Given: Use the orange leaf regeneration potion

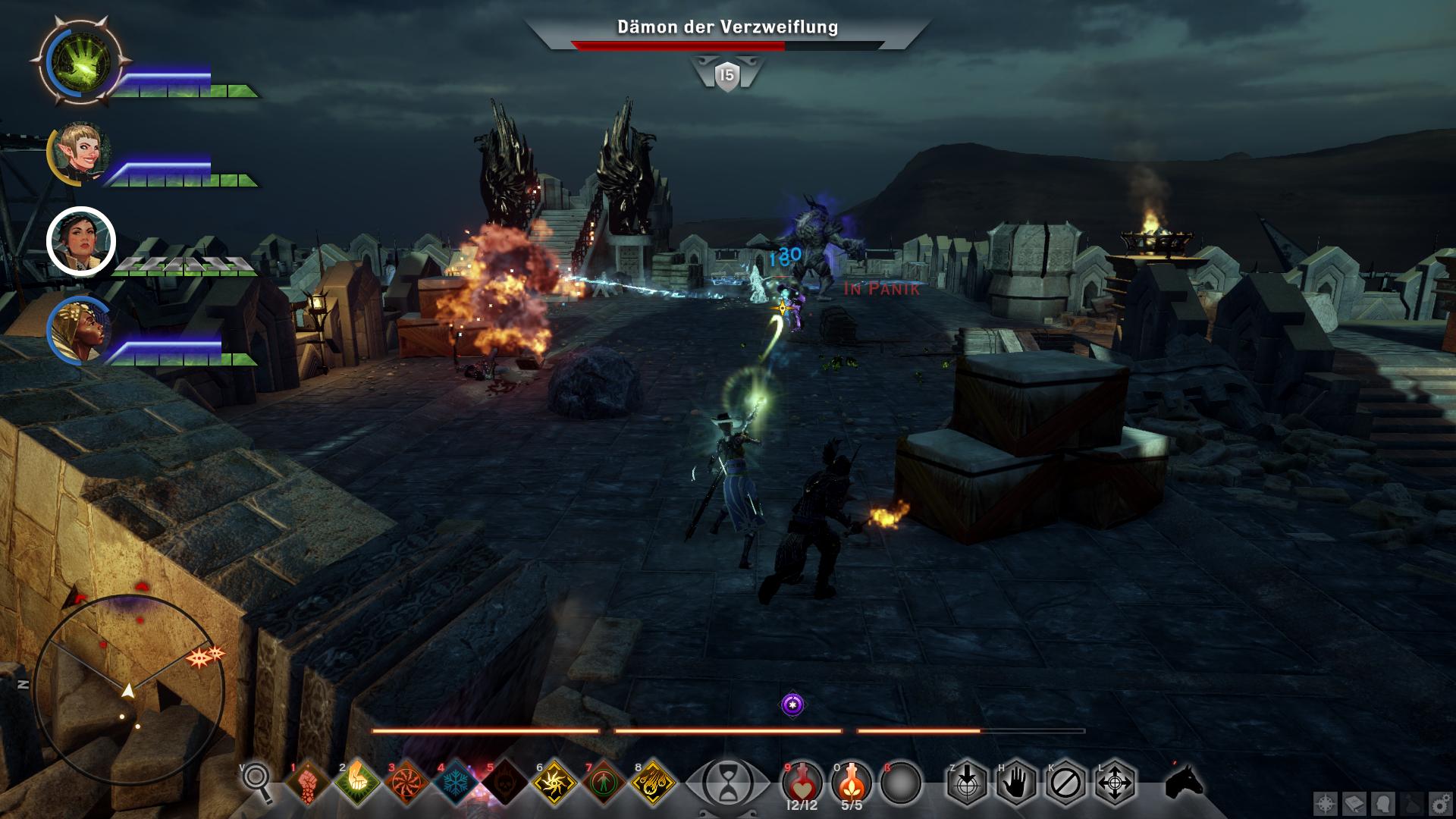Looking at the screenshot, I should coord(852,780).
